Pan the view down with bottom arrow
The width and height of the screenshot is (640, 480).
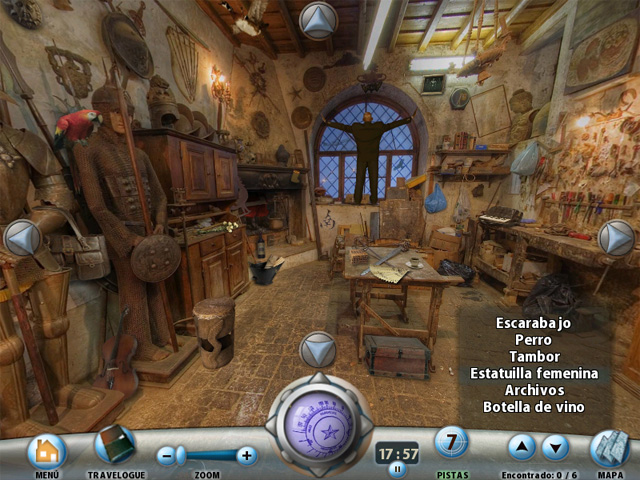318,350
